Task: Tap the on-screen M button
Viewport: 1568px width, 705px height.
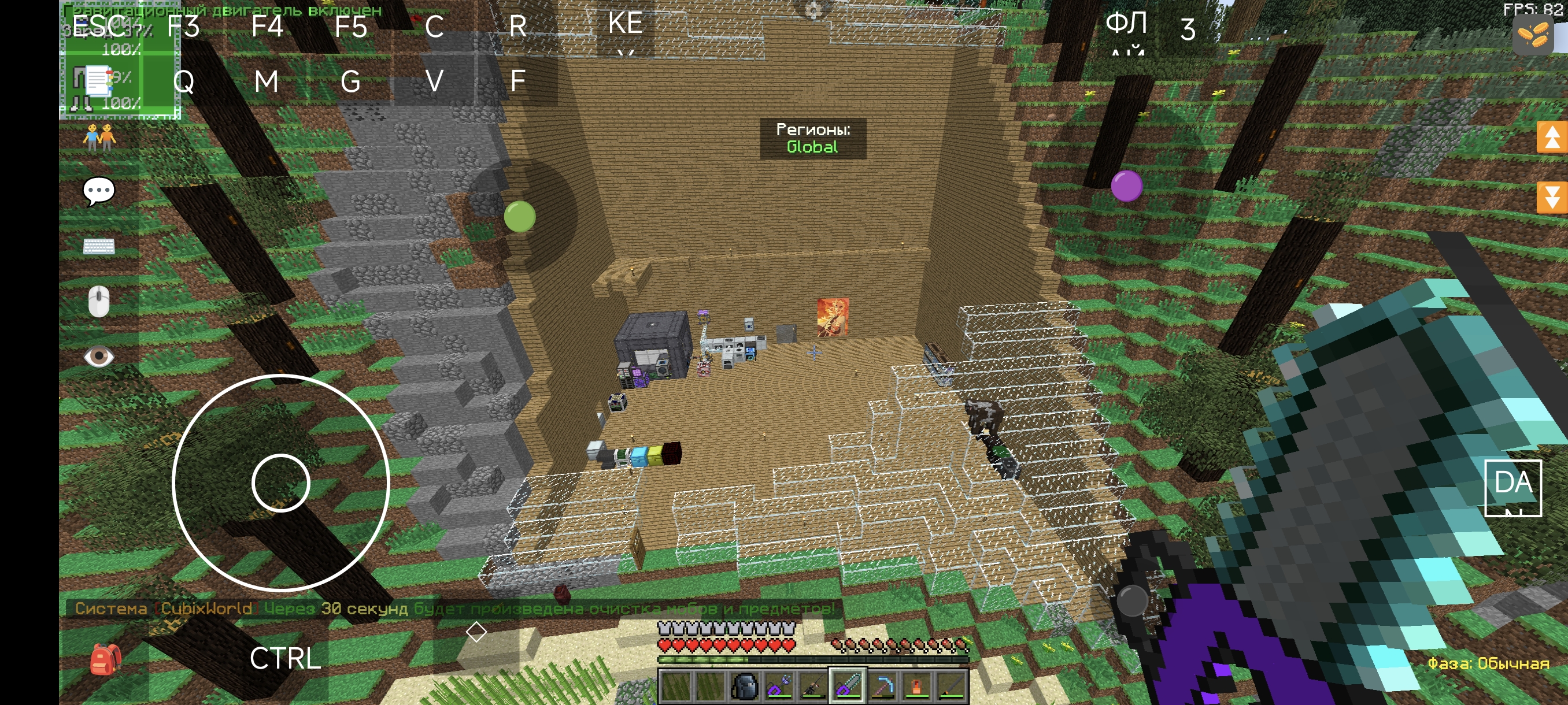Action: [267, 81]
